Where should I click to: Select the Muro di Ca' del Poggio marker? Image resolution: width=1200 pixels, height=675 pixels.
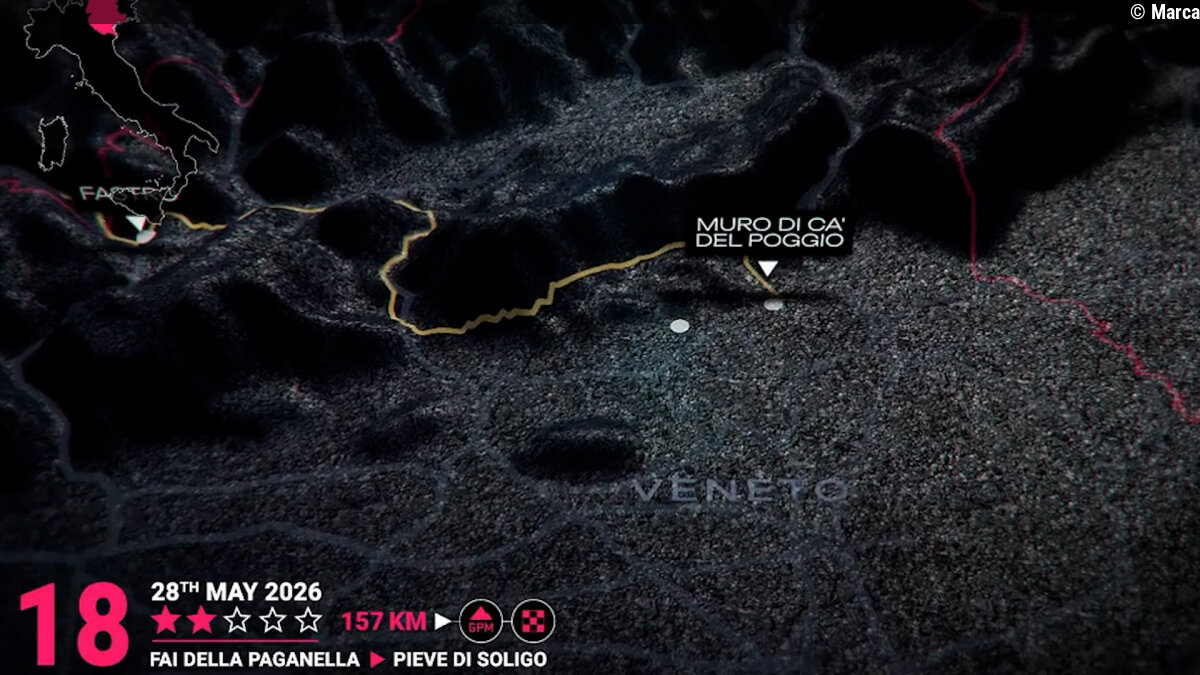click(x=767, y=268)
